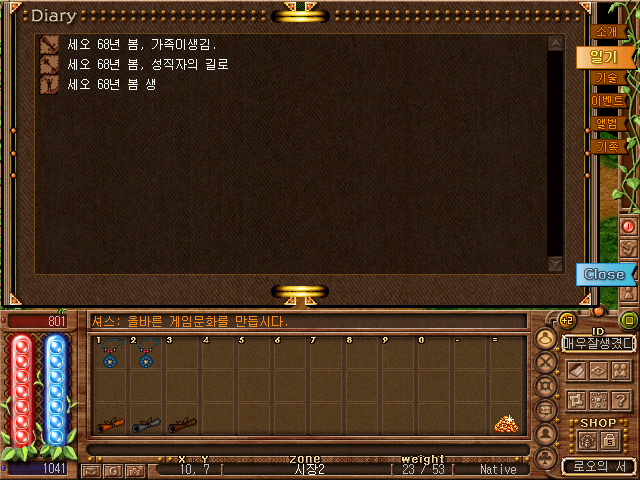
Task: Open the 기술 (skills) tab
Action: (606, 78)
